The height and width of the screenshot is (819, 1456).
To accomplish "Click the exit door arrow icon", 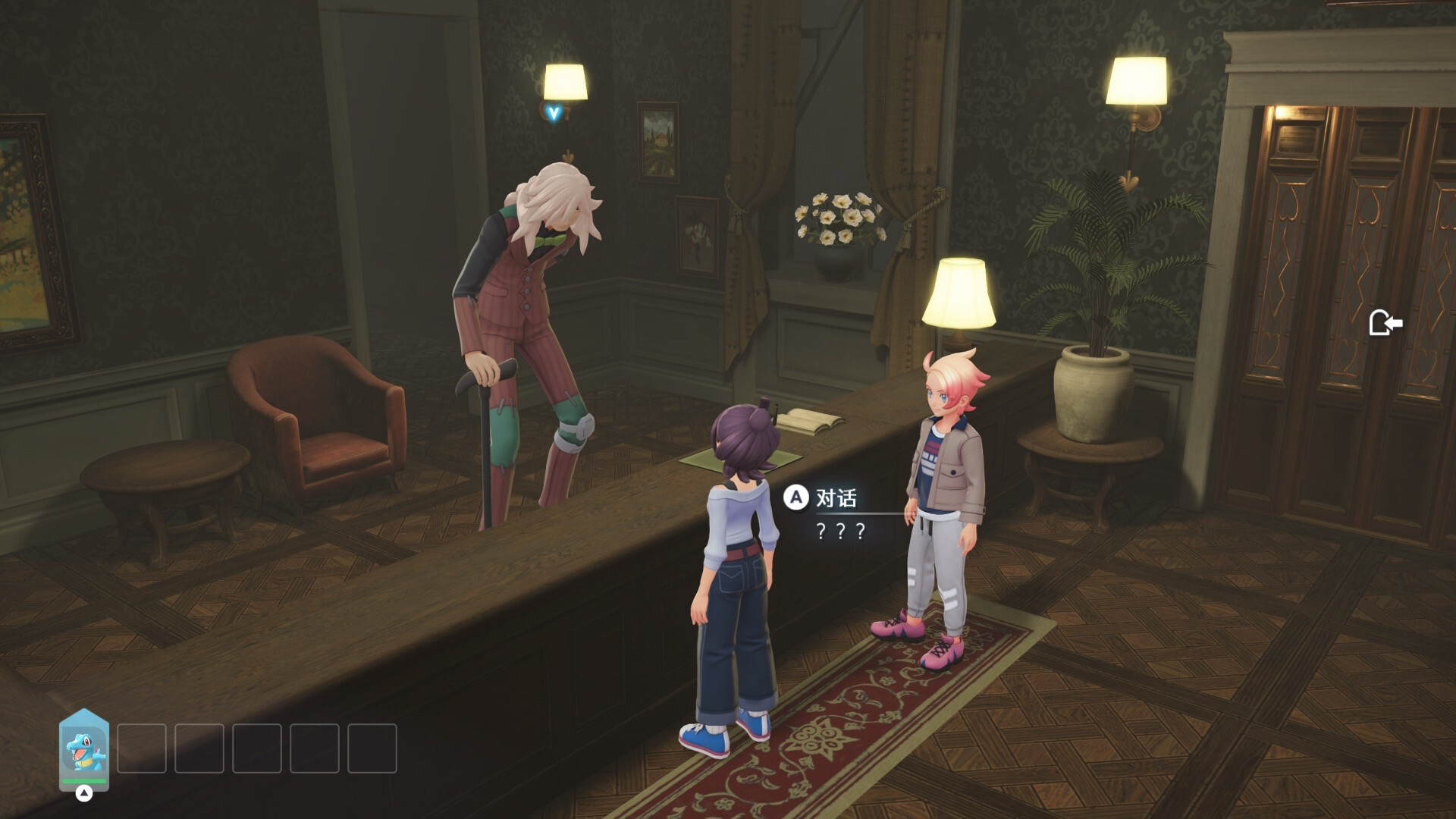I will (x=1385, y=323).
